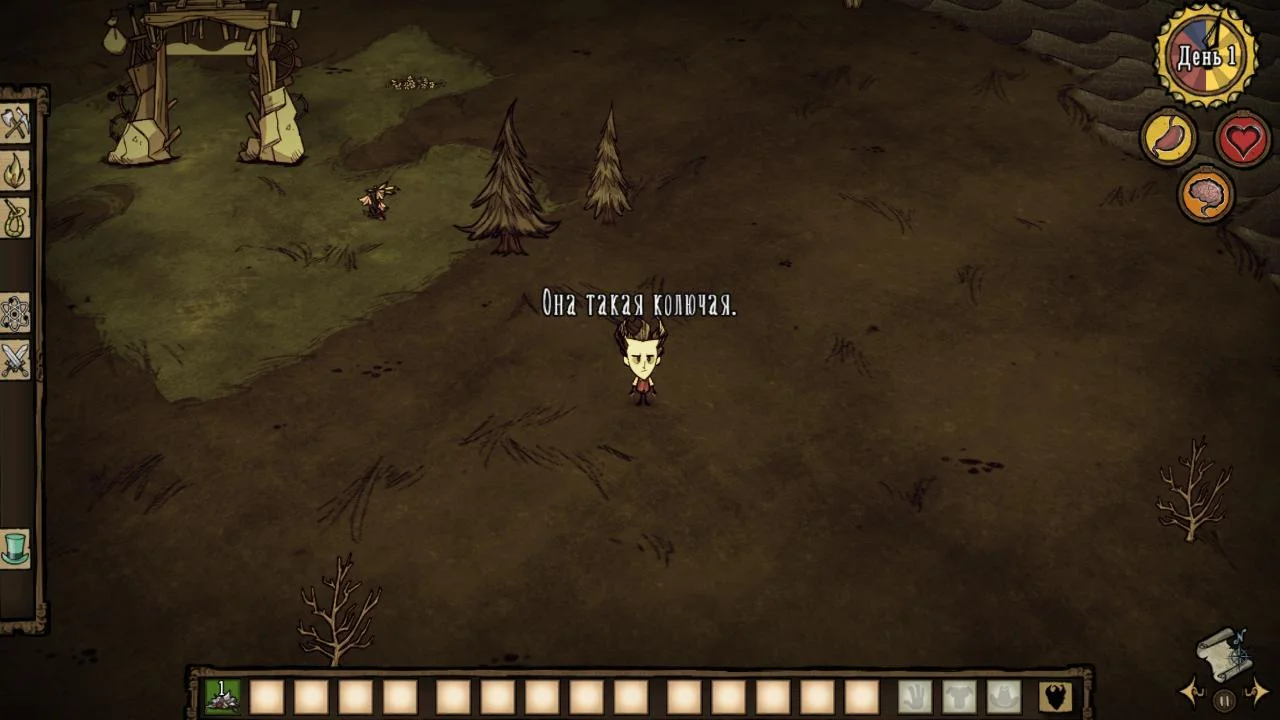1280x720 pixels.
Task: Select the Survival tab with rope icon
Action: pyautogui.click(x=15, y=218)
